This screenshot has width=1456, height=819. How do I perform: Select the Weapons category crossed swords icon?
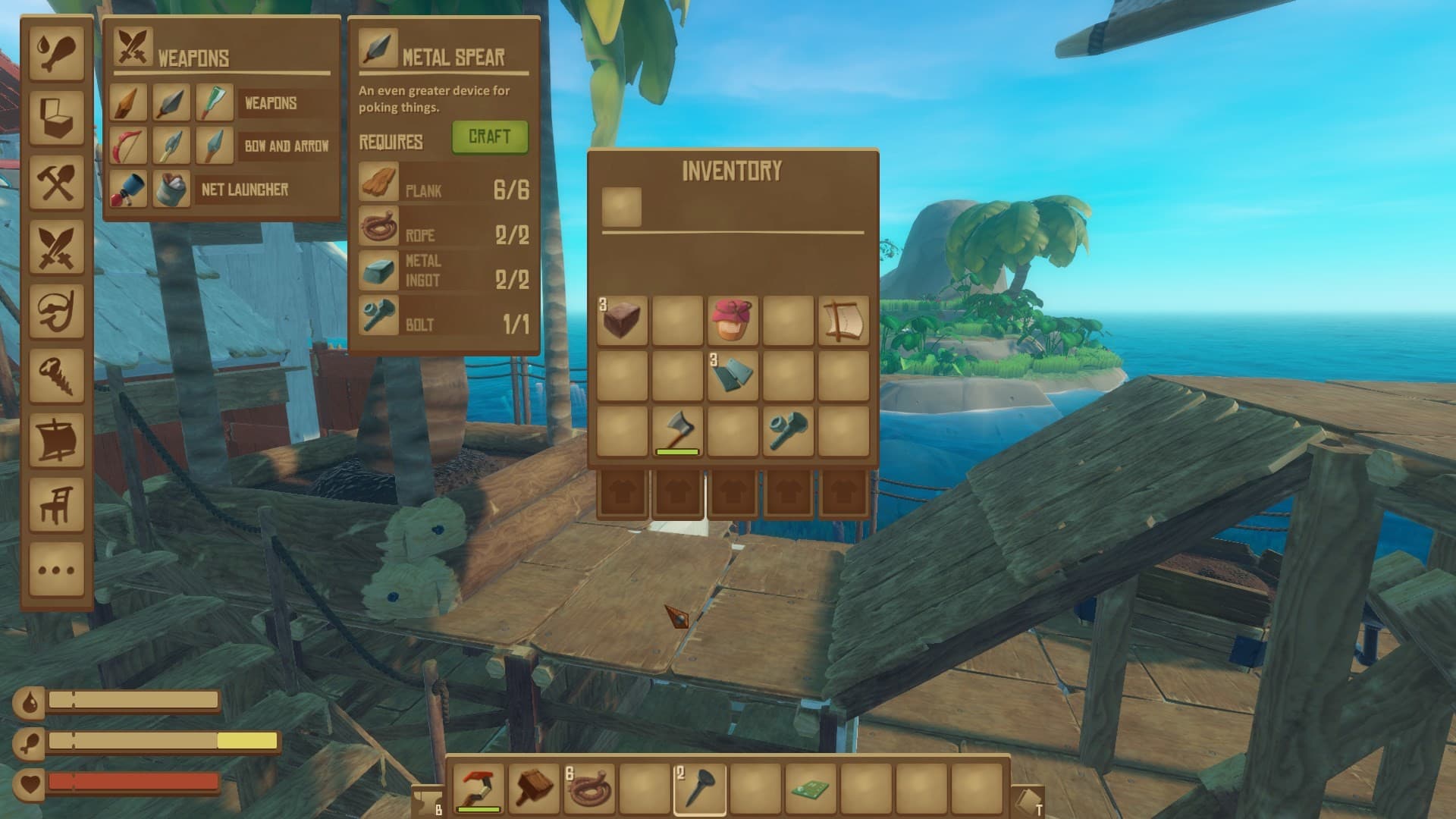coord(56,247)
